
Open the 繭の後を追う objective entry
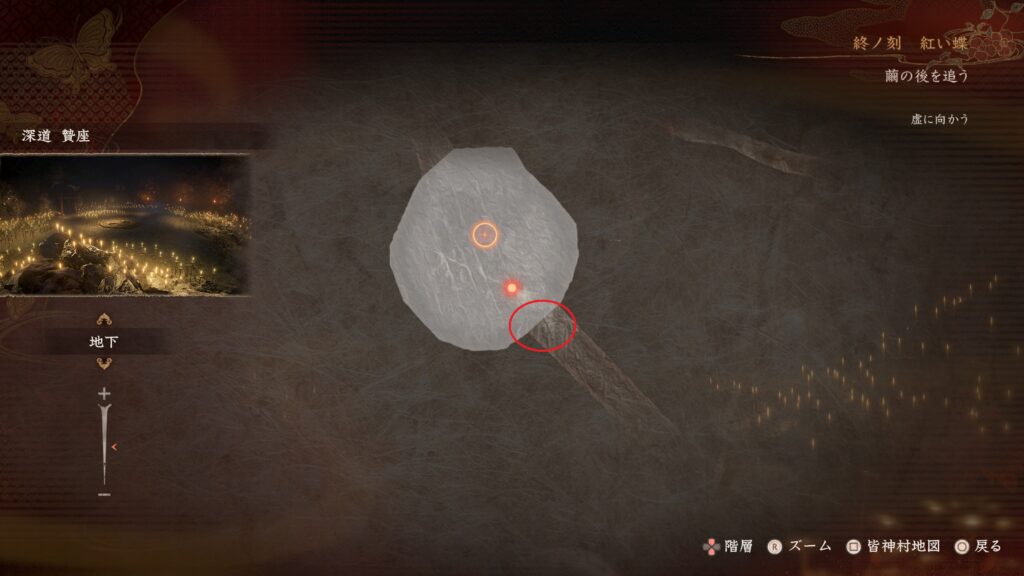[x=927, y=76]
